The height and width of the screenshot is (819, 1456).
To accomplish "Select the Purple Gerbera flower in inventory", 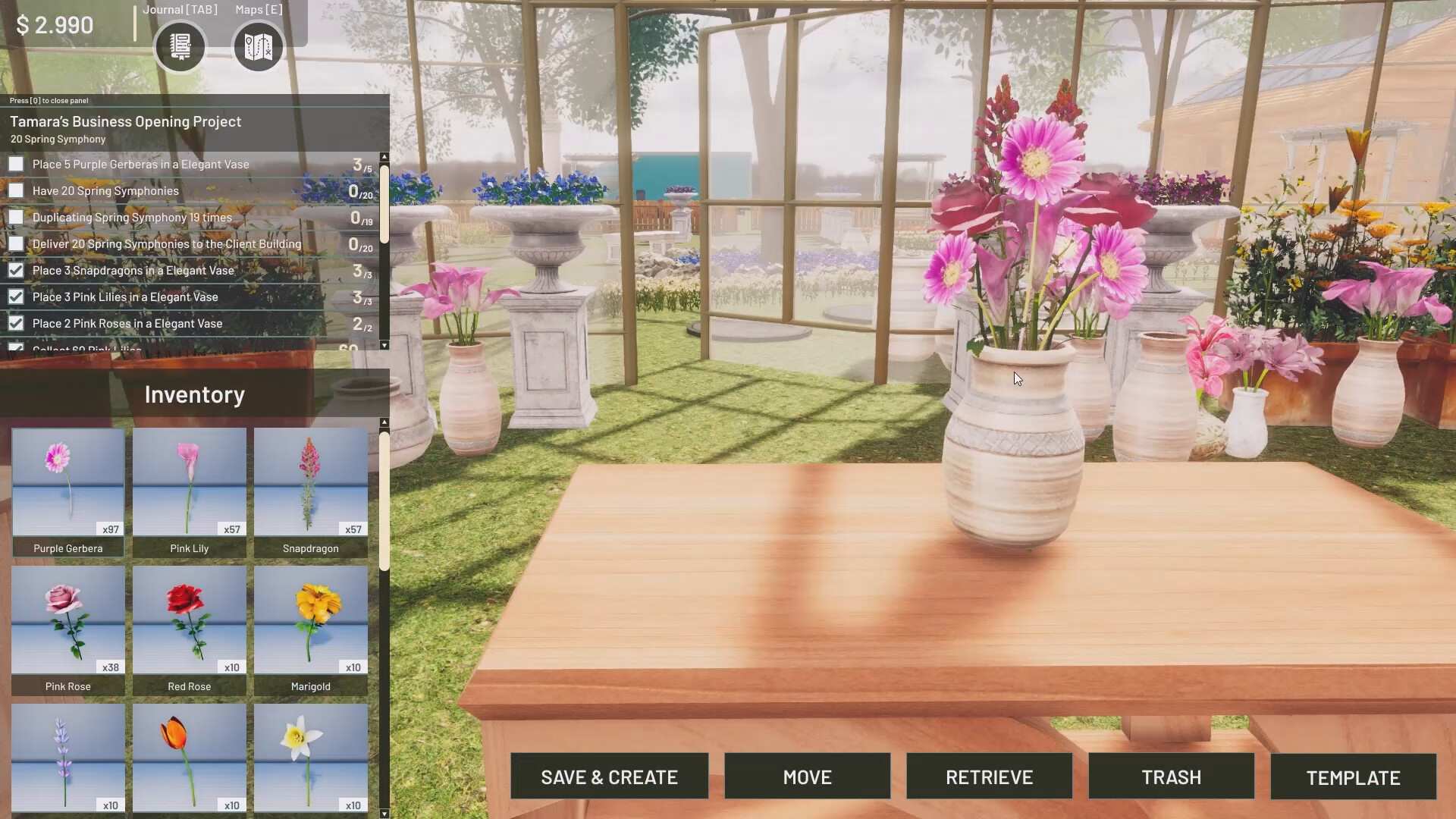I will point(67,485).
